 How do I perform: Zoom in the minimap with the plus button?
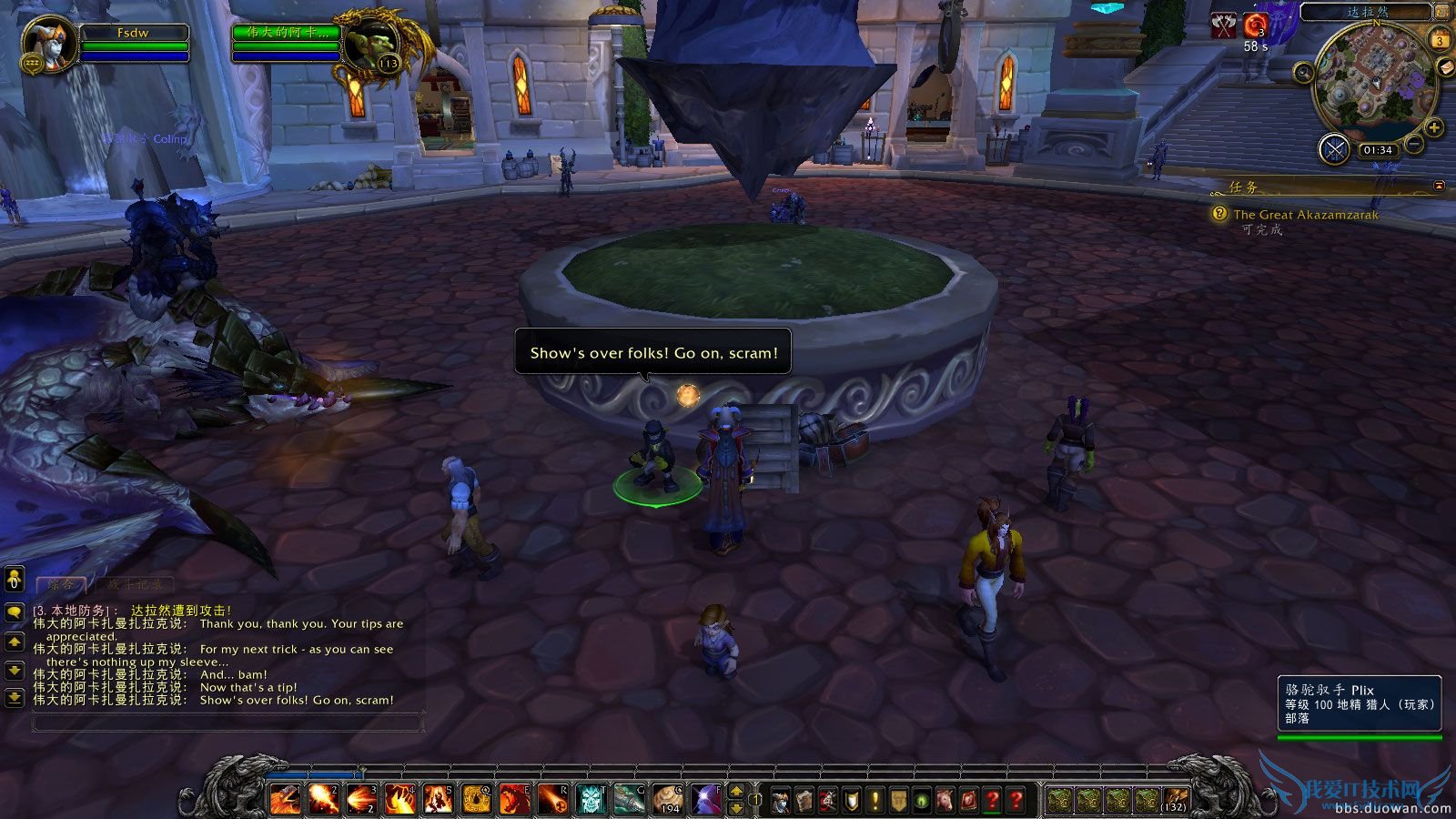(1434, 127)
